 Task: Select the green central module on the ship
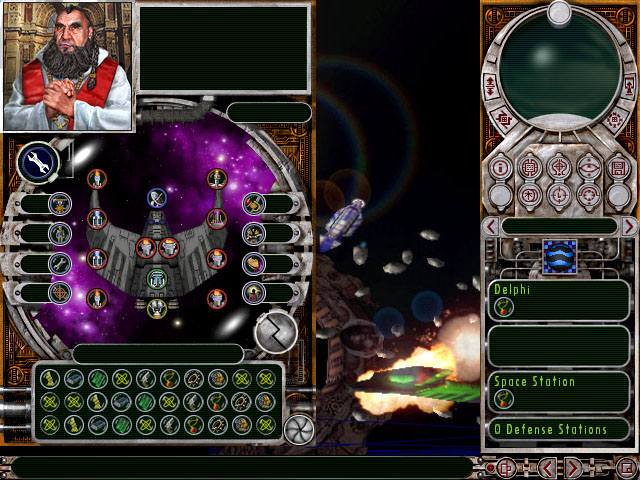156,279
